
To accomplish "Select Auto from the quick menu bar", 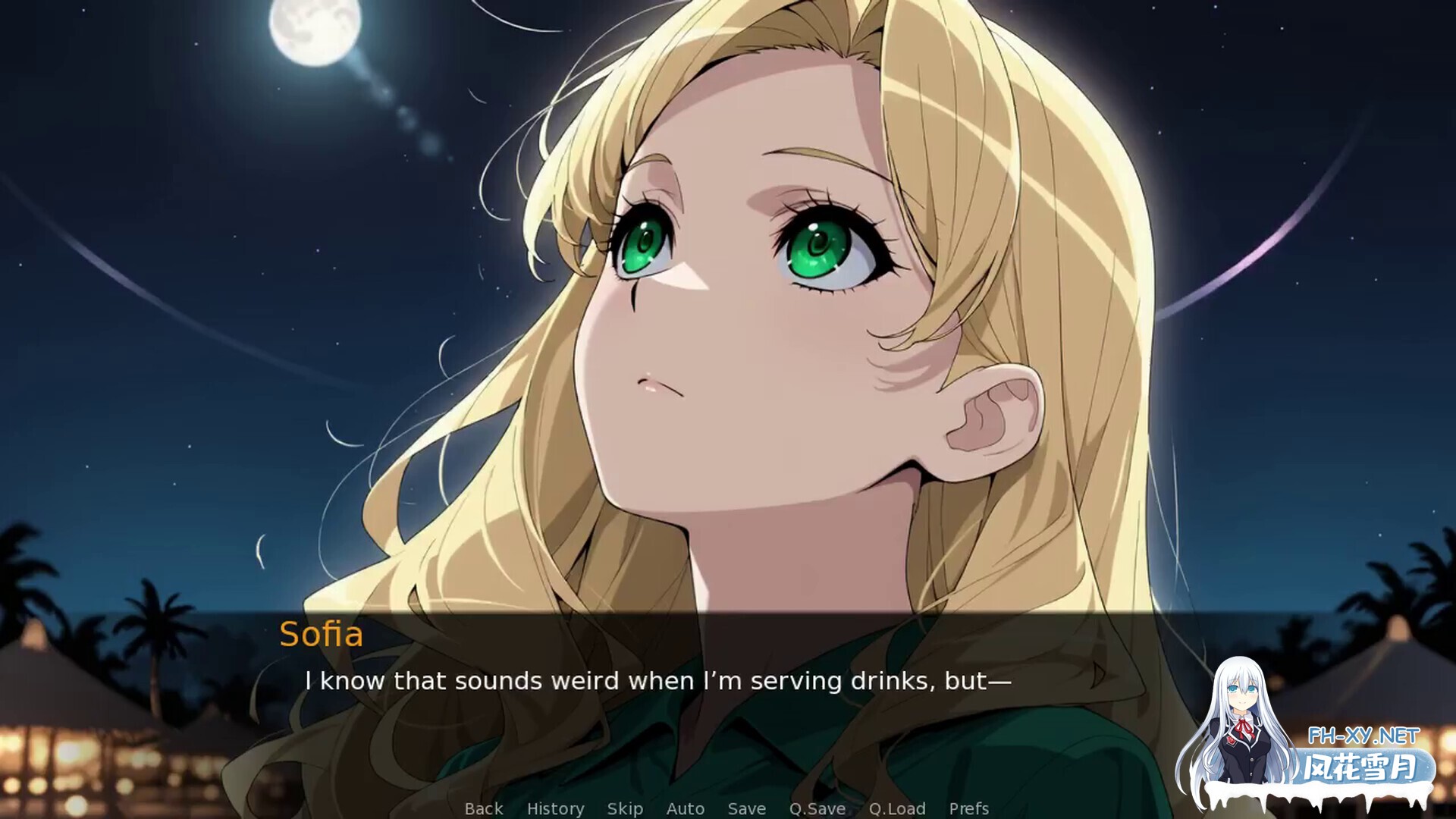I will pyautogui.click(x=685, y=808).
